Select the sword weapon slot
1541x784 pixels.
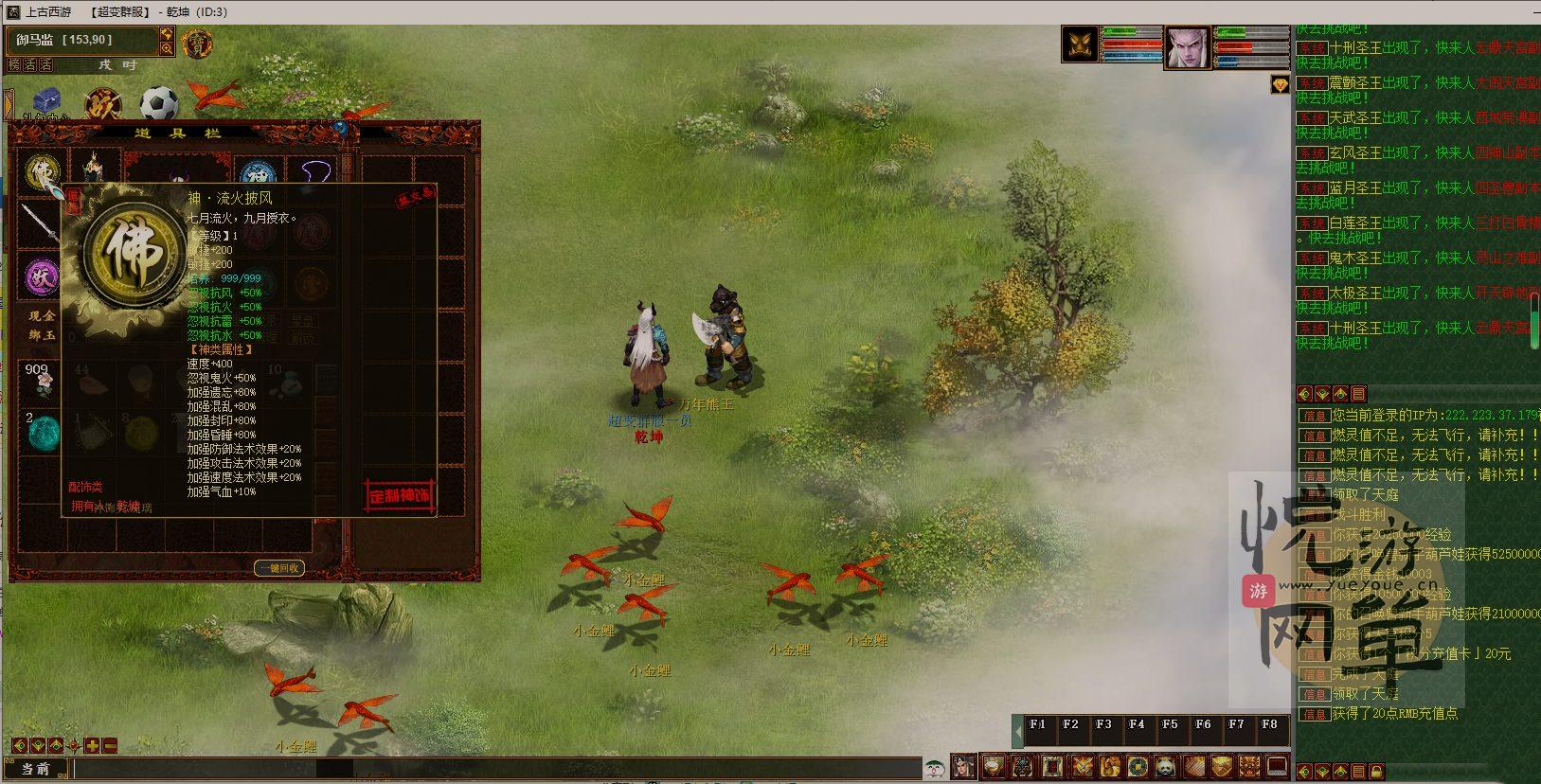point(39,224)
